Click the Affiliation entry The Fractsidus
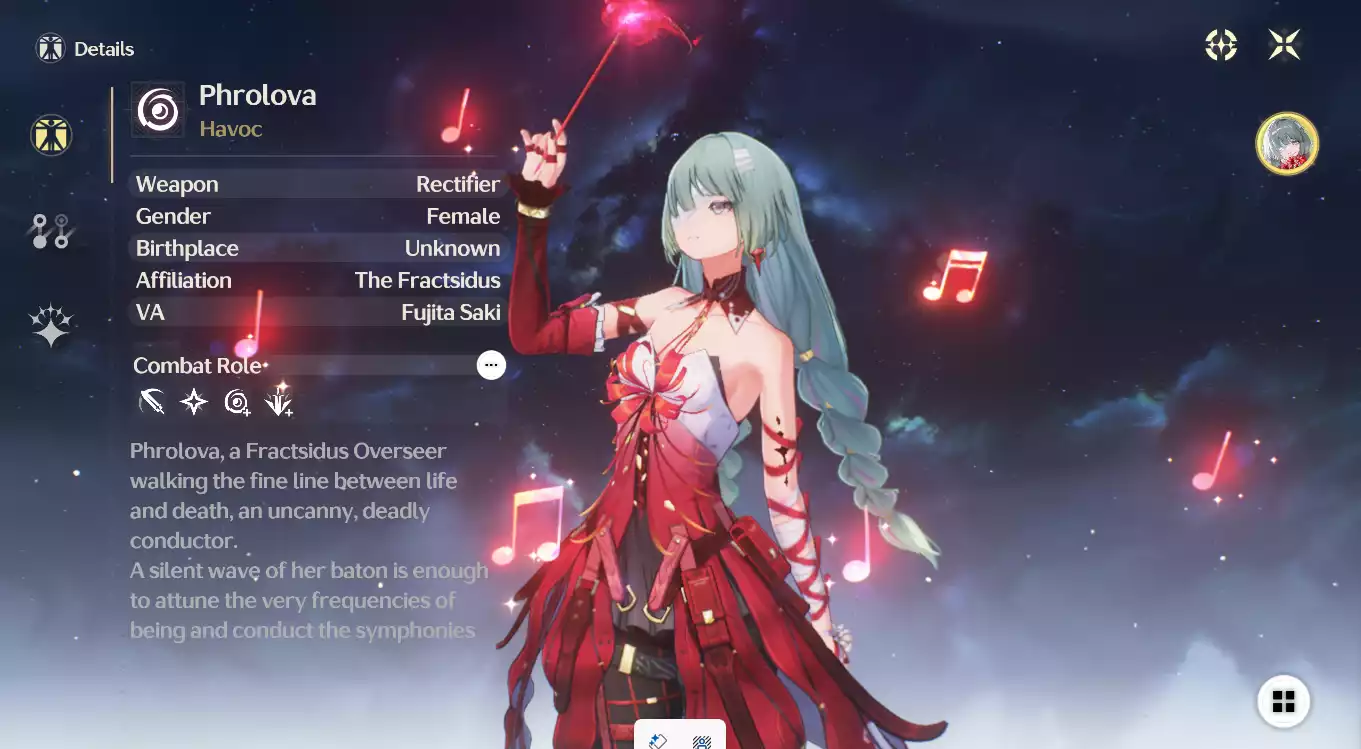The image size is (1361, 749). point(317,280)
